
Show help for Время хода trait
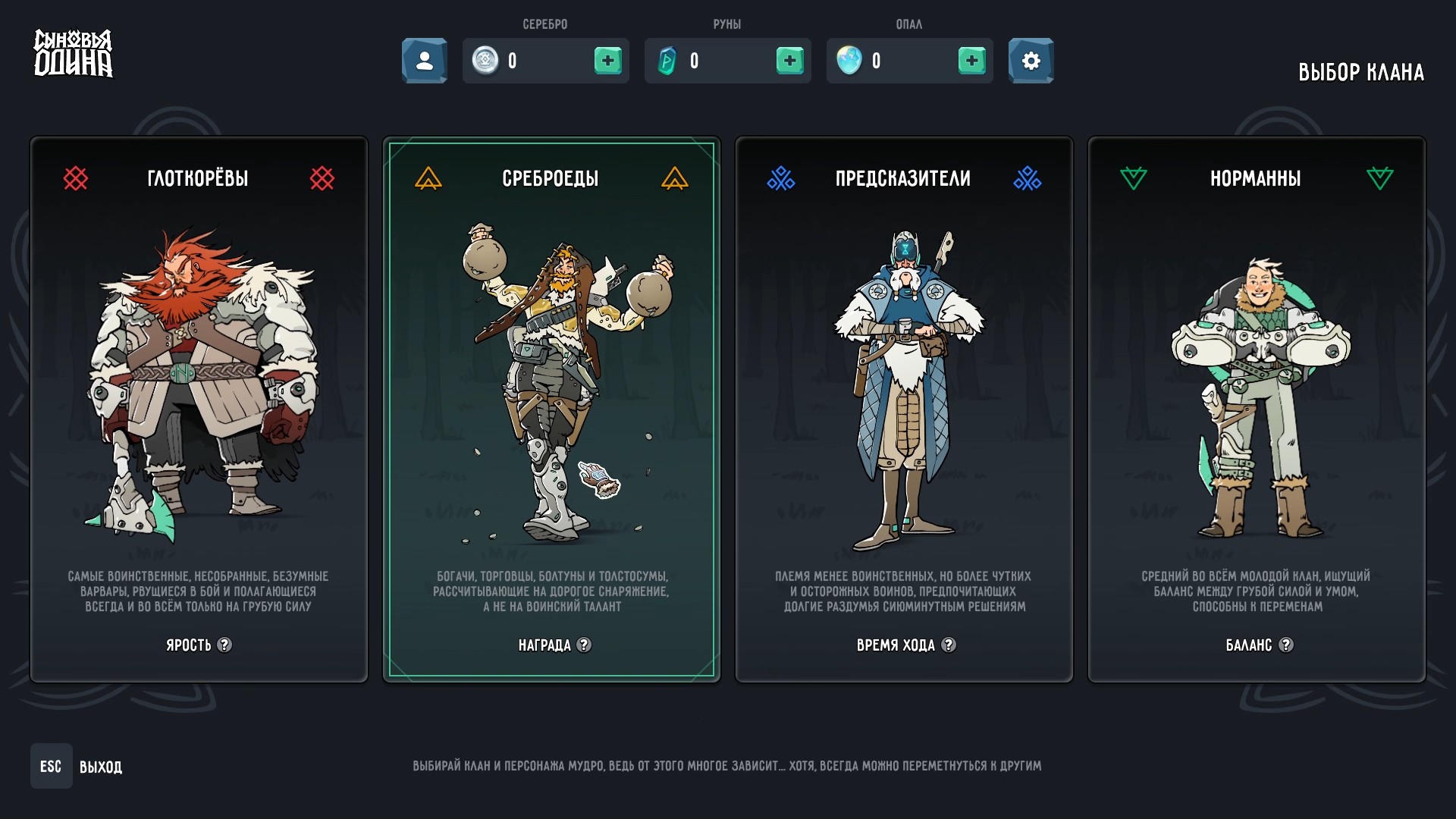tap(949, 645)
